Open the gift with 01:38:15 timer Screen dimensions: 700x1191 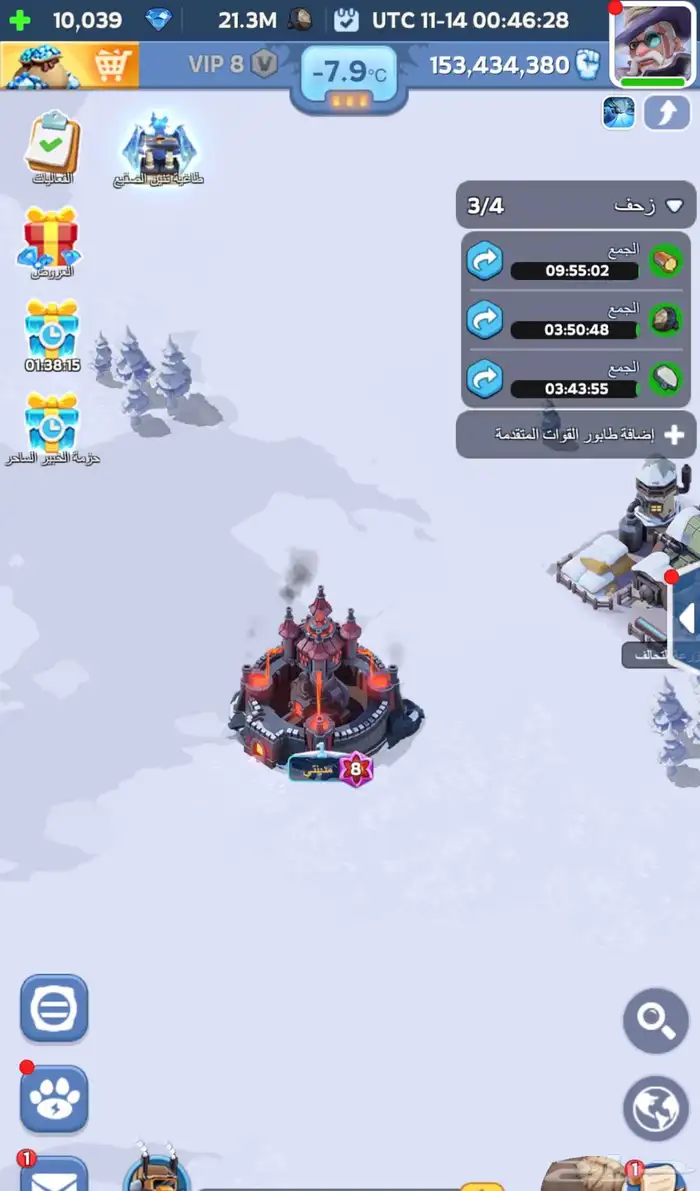click(x=51, y=330)
